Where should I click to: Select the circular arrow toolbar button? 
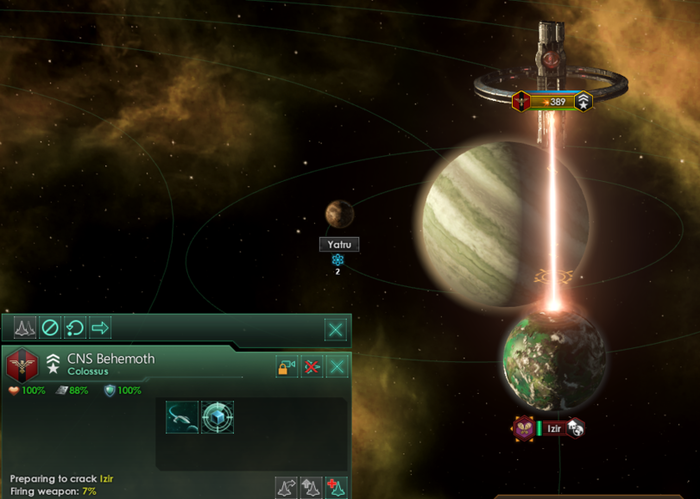[x=75, y=328]
